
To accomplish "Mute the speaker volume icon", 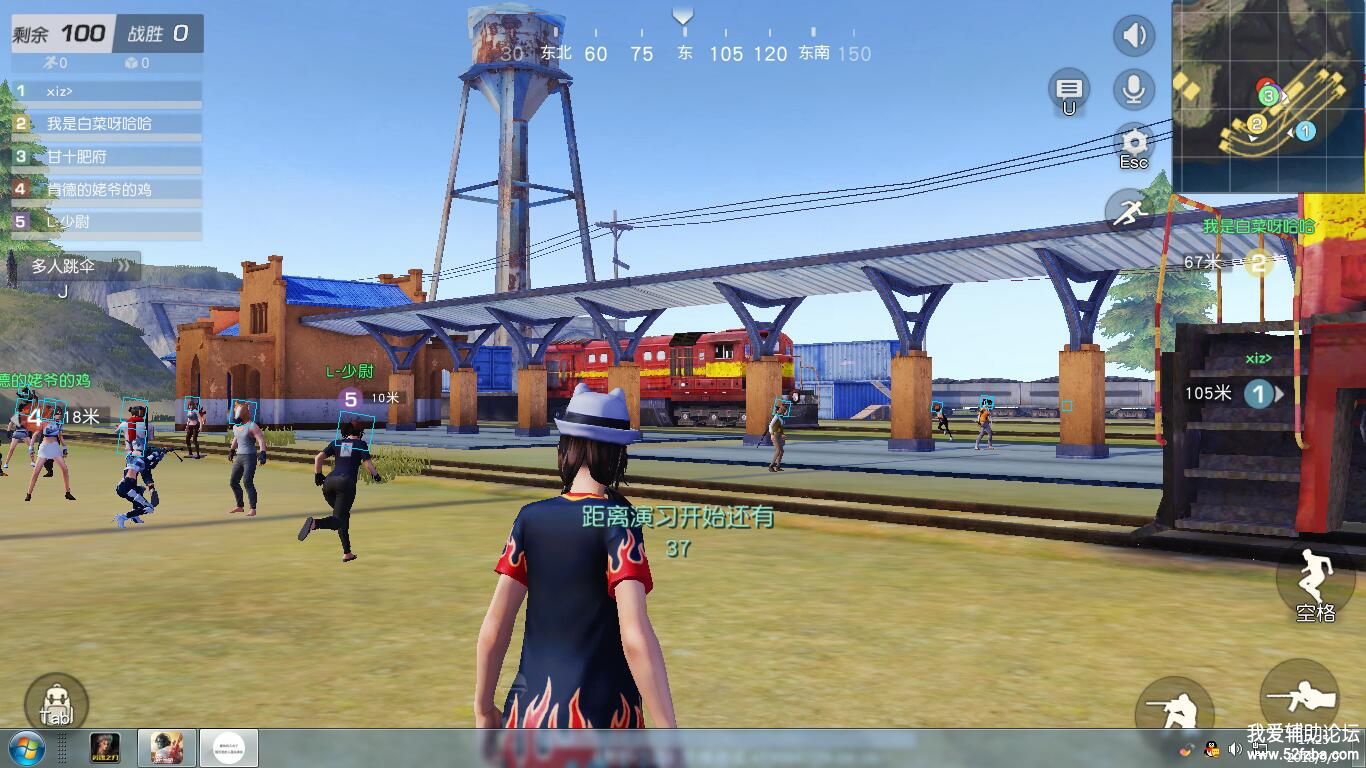I will [1133, 37].
